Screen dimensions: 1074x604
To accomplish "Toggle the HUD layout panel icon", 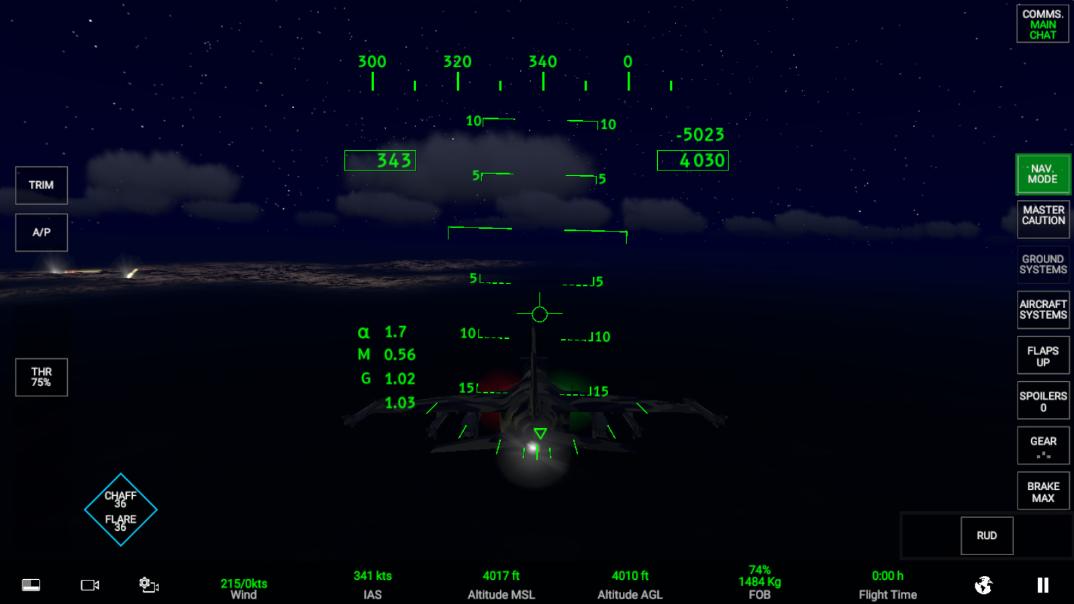I will click(31, 585).
